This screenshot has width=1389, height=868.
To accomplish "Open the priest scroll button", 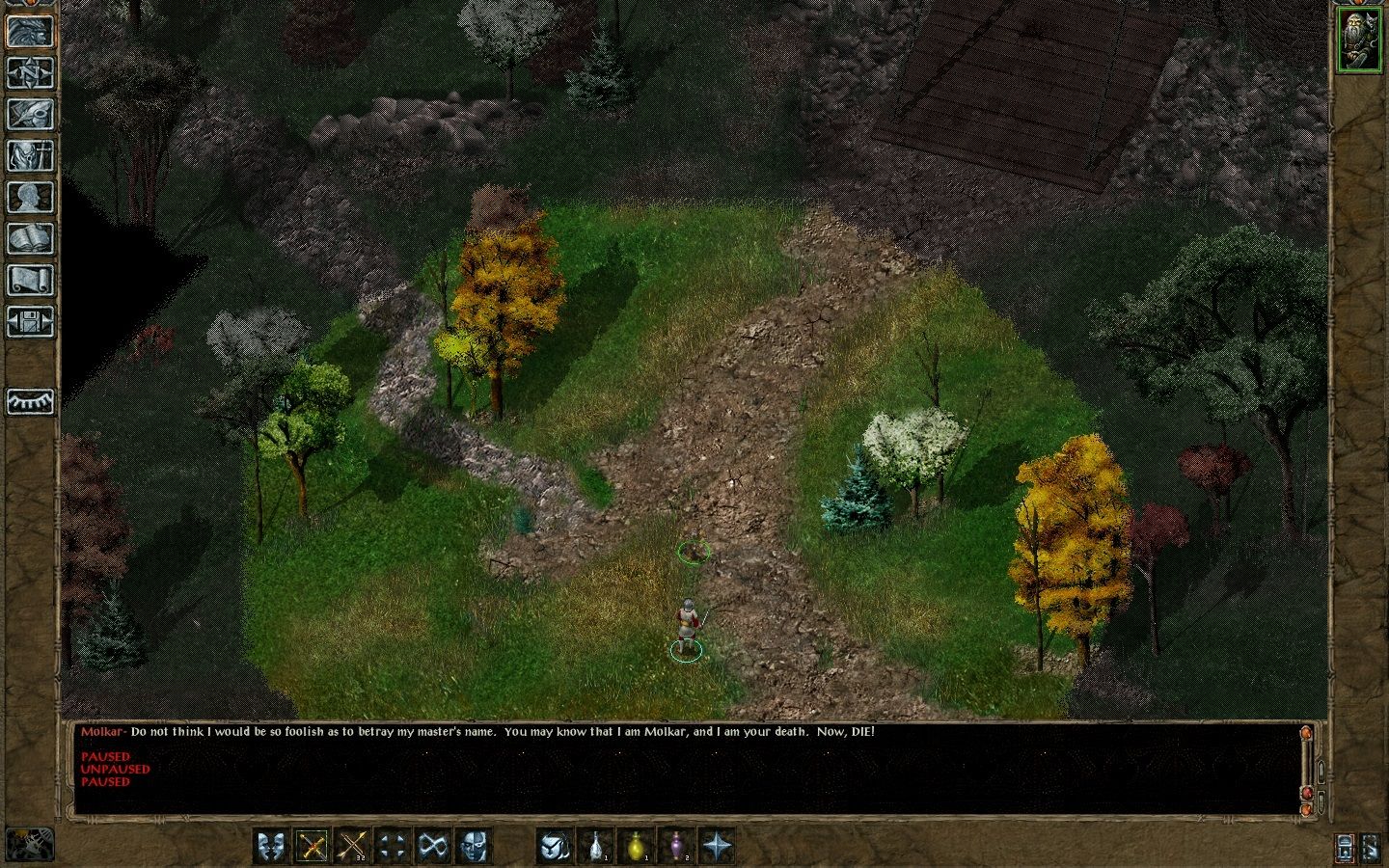I will [x=30, y=280].
